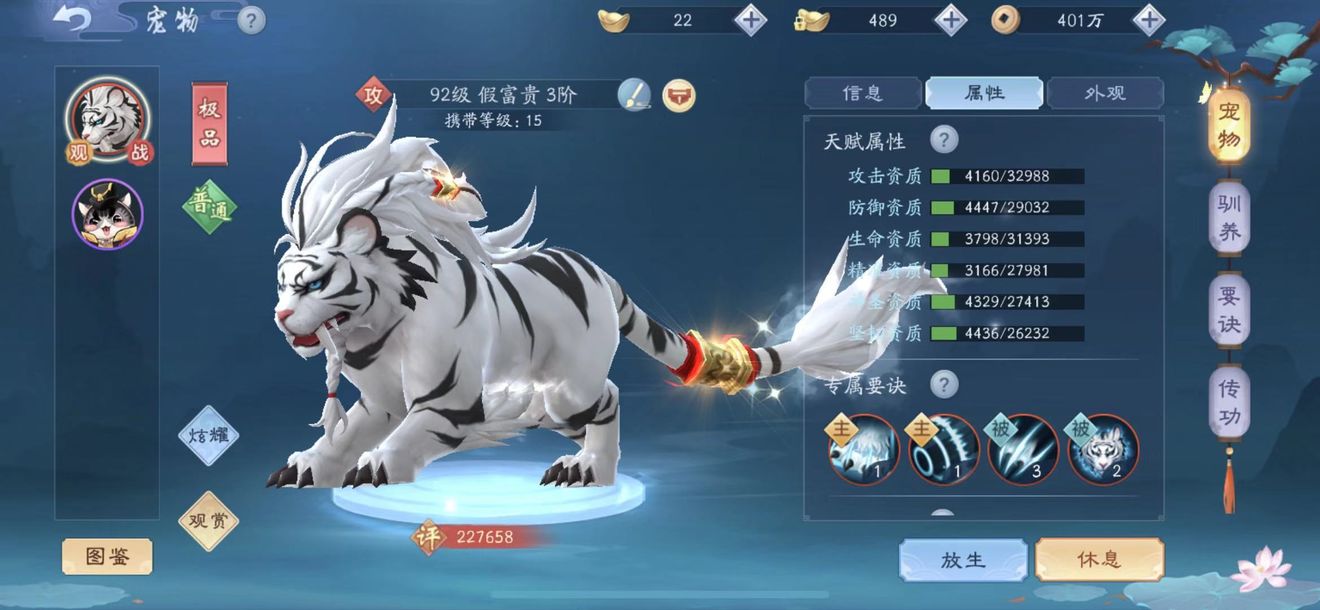Switch to the 属性 tab
This screenshot has height=610, width=1320.
click(x=984, y=93)
